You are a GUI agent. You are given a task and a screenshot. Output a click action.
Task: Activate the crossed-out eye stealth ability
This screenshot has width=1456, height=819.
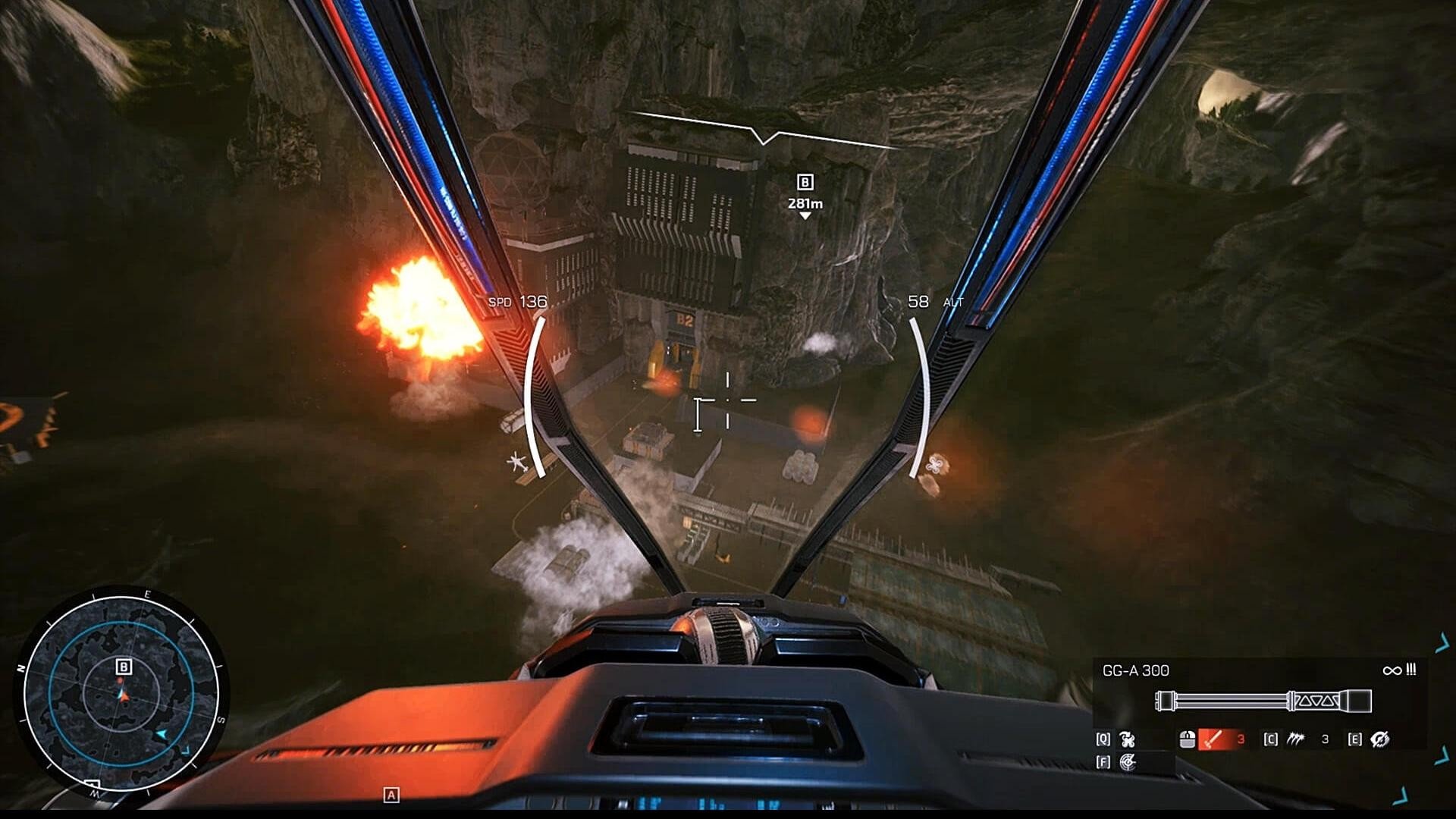(1380, 739)
